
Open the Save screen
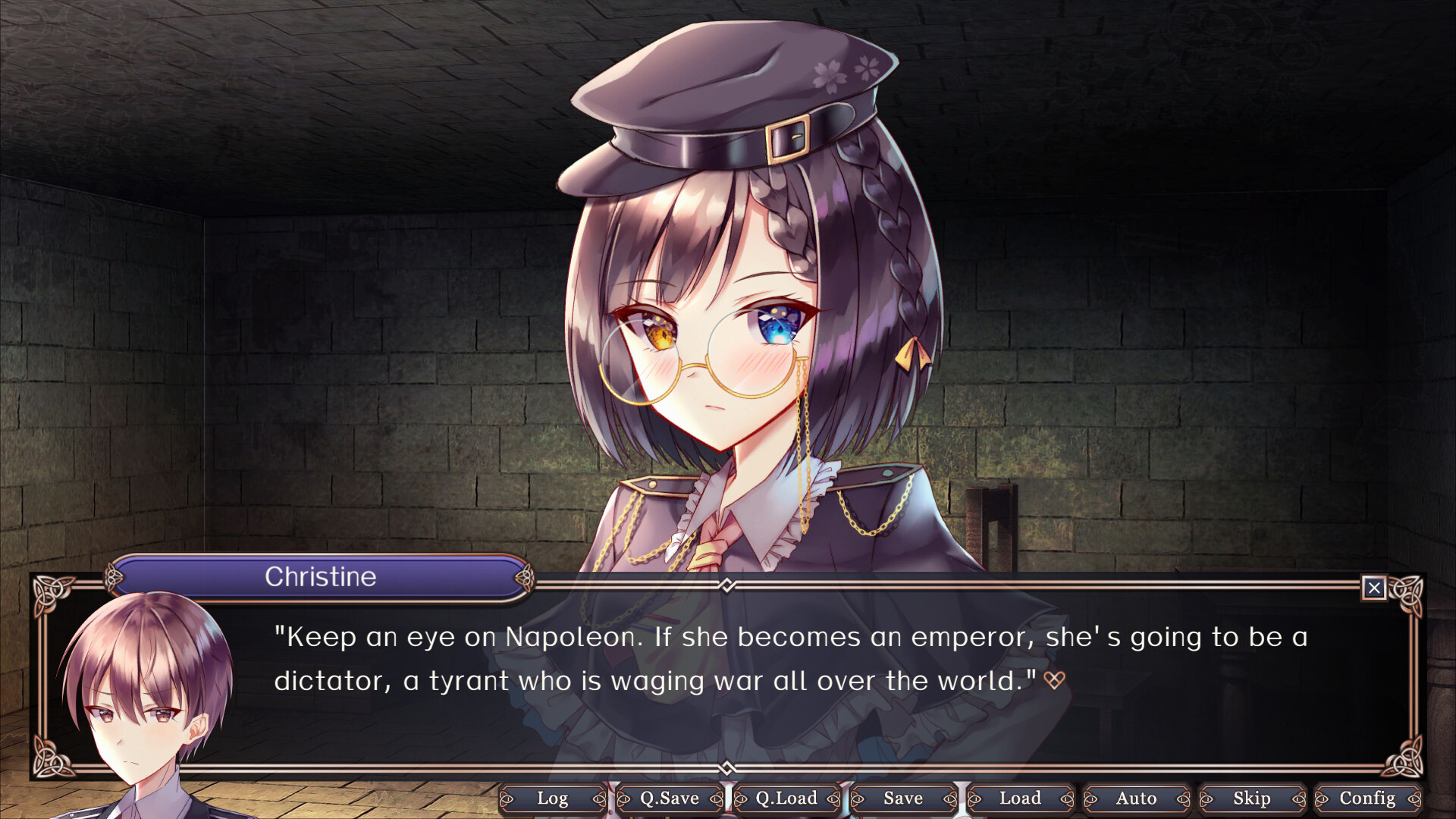click(902, 799)
